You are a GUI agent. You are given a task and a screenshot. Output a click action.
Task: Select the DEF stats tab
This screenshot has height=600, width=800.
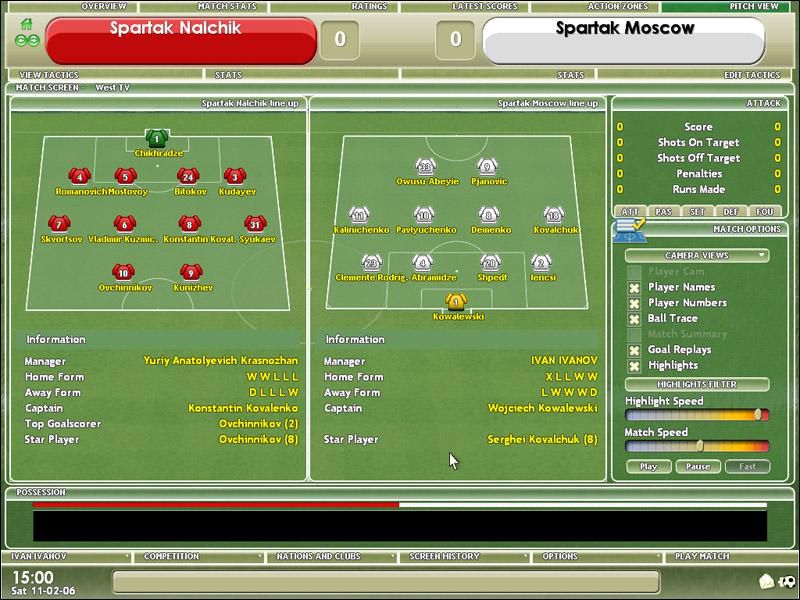[x=731, y=212]
